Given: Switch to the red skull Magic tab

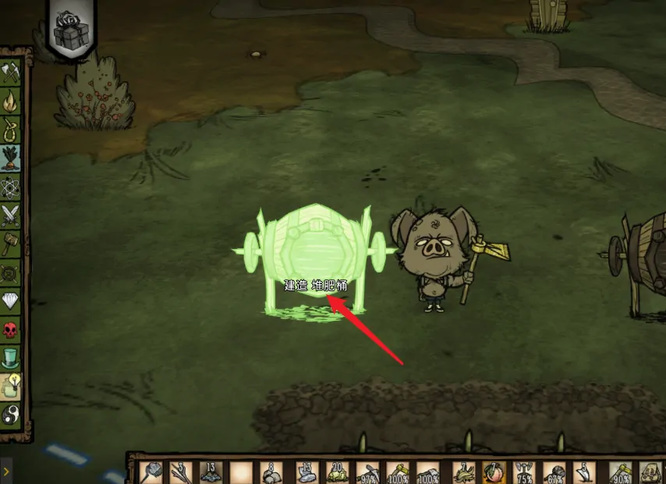Looking at the screenshot, I should [x=11, y=329].
